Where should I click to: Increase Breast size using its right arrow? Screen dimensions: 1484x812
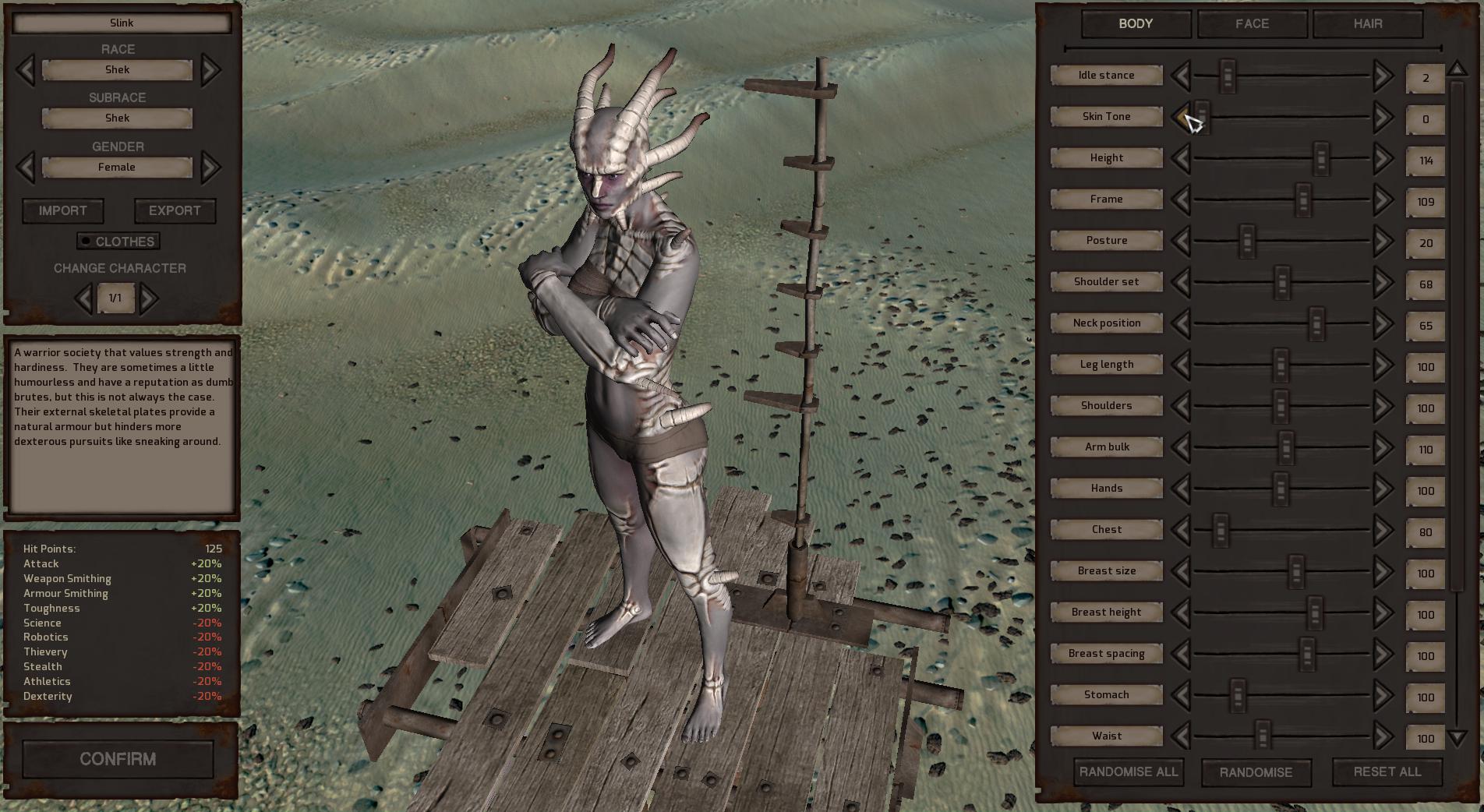1383,571
